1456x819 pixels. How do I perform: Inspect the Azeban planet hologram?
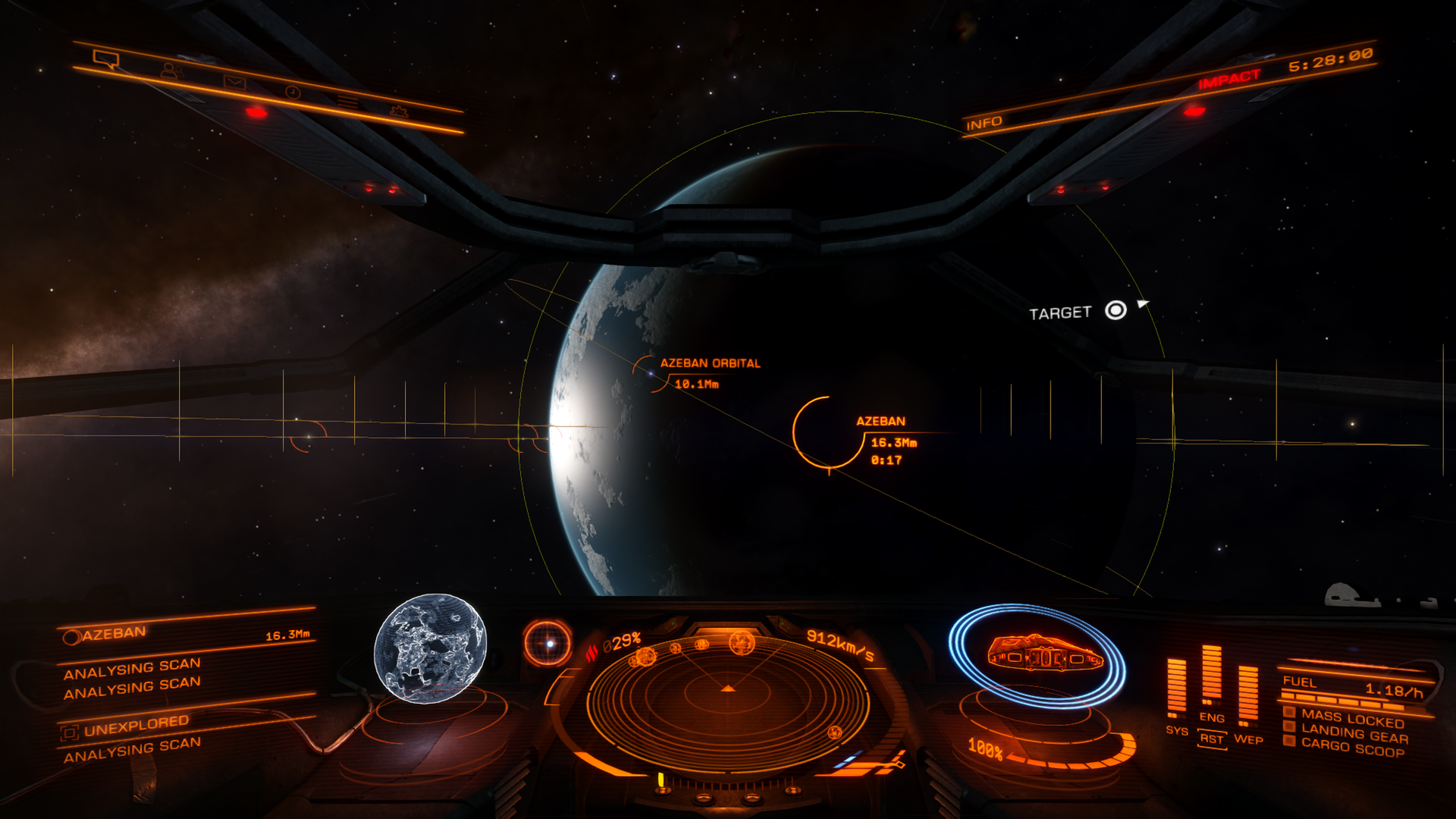[x=430, y=647]
